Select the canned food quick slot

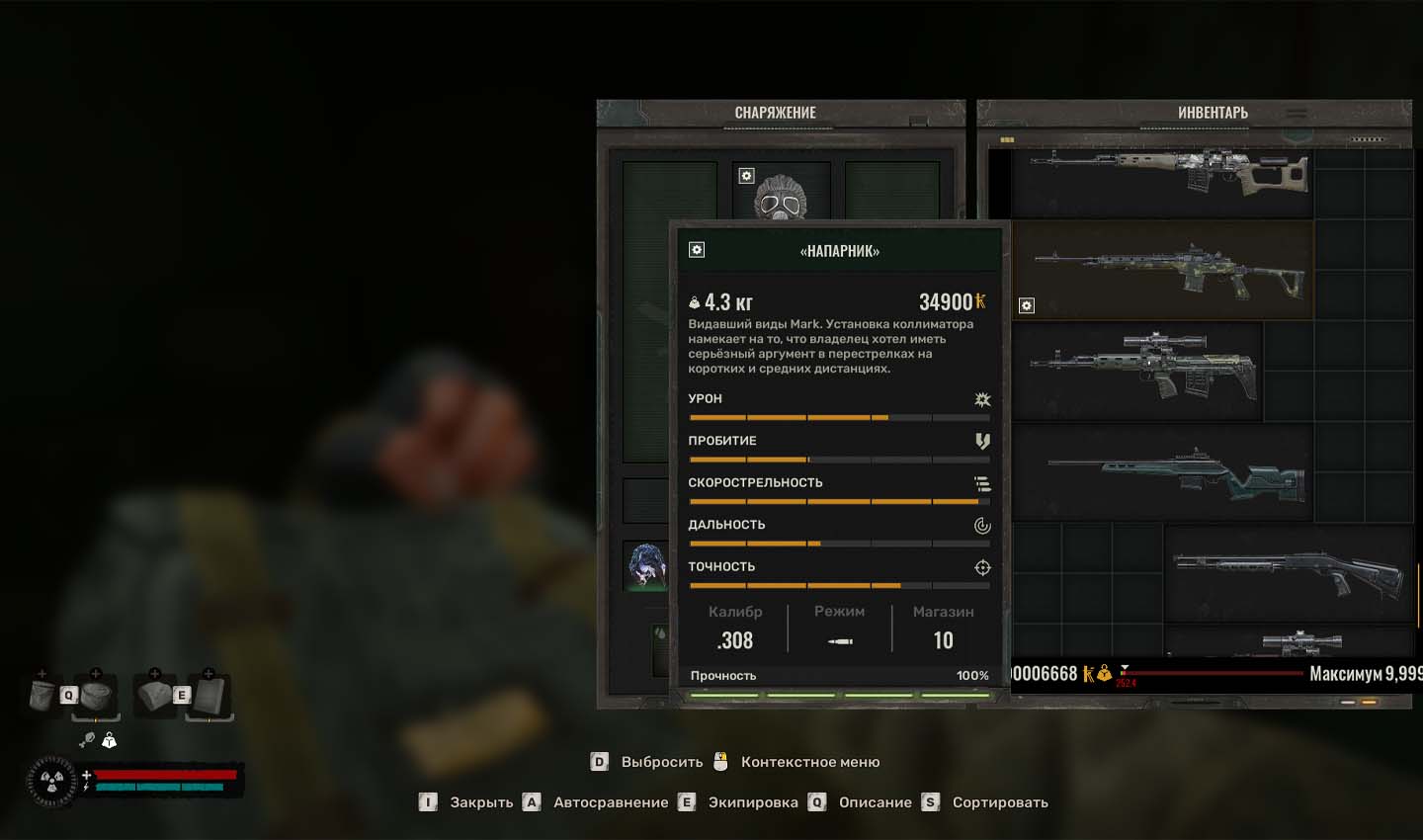tap(97, 695)
